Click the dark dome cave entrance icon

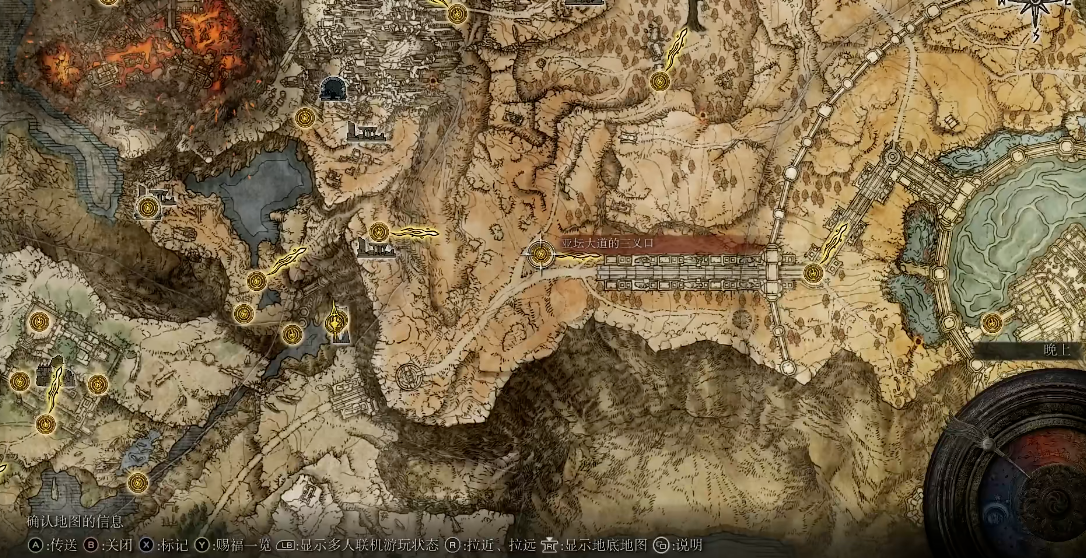pos(333,90)
